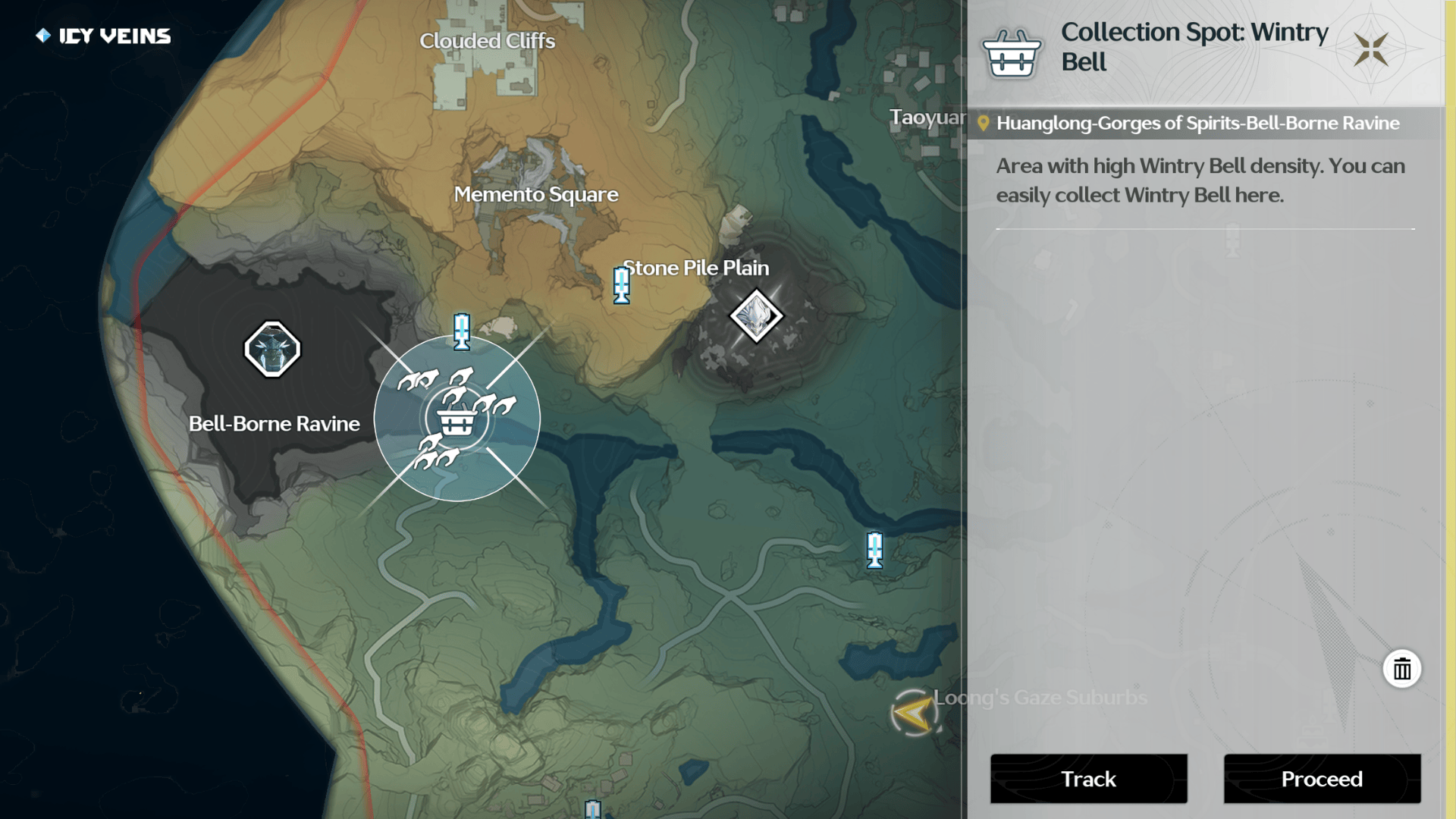Click the yellow player arrow marker

click(x=912, y=713)
